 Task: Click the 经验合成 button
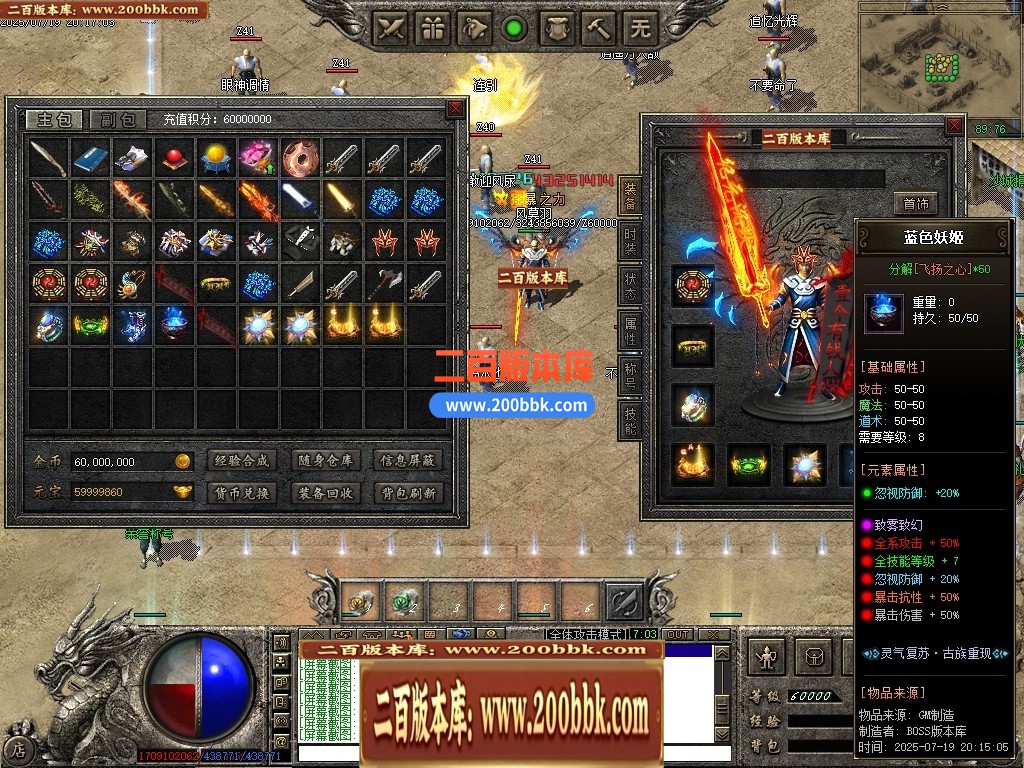[241, 461]
